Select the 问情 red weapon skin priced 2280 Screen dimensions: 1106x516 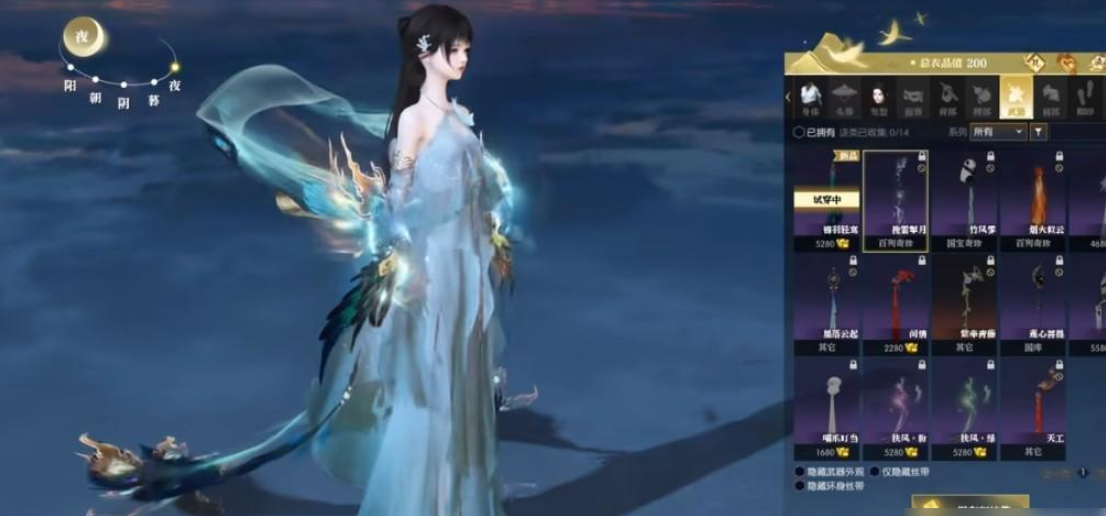(895, 303)
